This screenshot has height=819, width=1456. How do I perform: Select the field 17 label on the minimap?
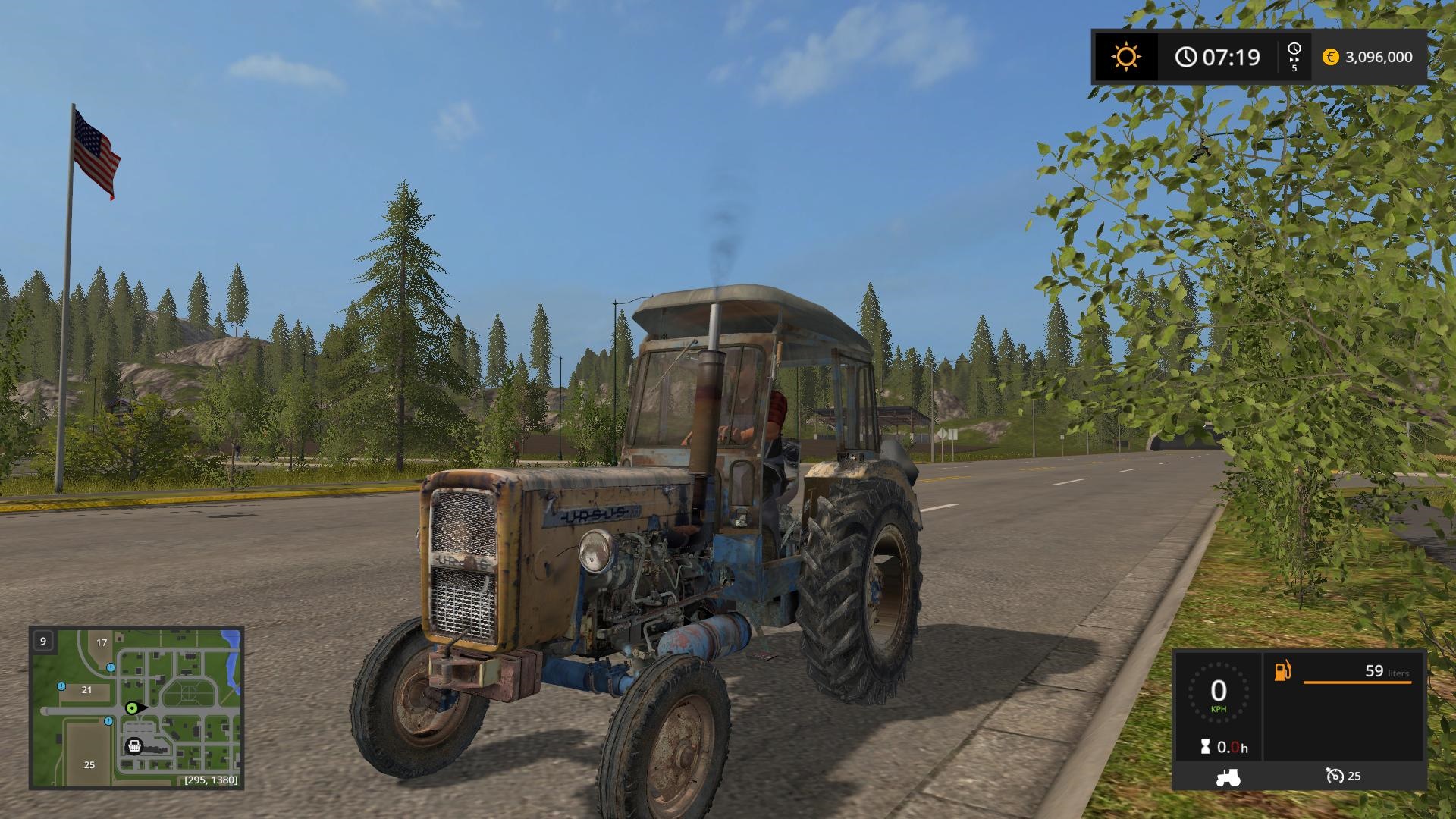click(102, 642)
